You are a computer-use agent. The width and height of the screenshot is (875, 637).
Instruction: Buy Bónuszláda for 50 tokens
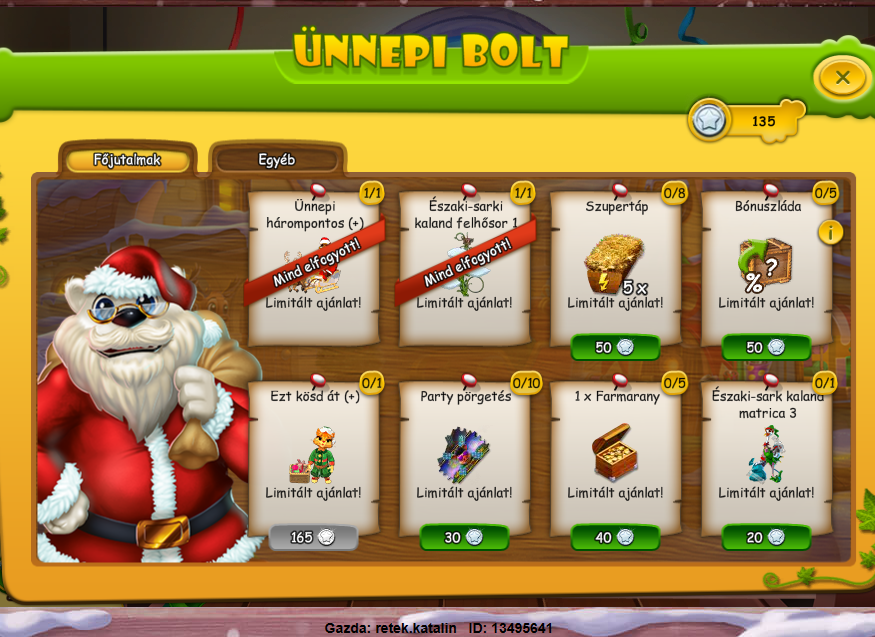pos(766,347)
